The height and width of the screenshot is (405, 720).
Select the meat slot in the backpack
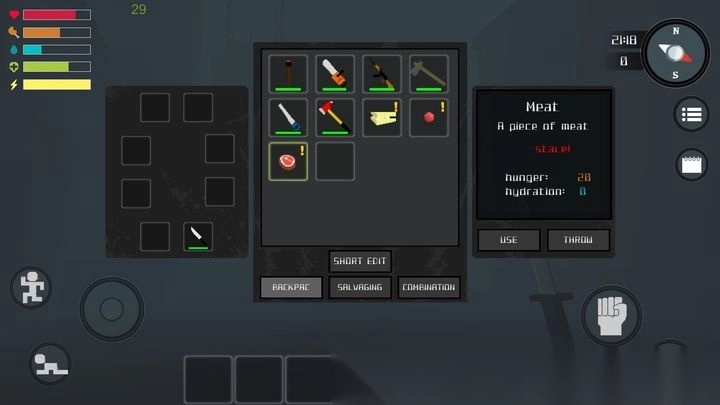288,161
